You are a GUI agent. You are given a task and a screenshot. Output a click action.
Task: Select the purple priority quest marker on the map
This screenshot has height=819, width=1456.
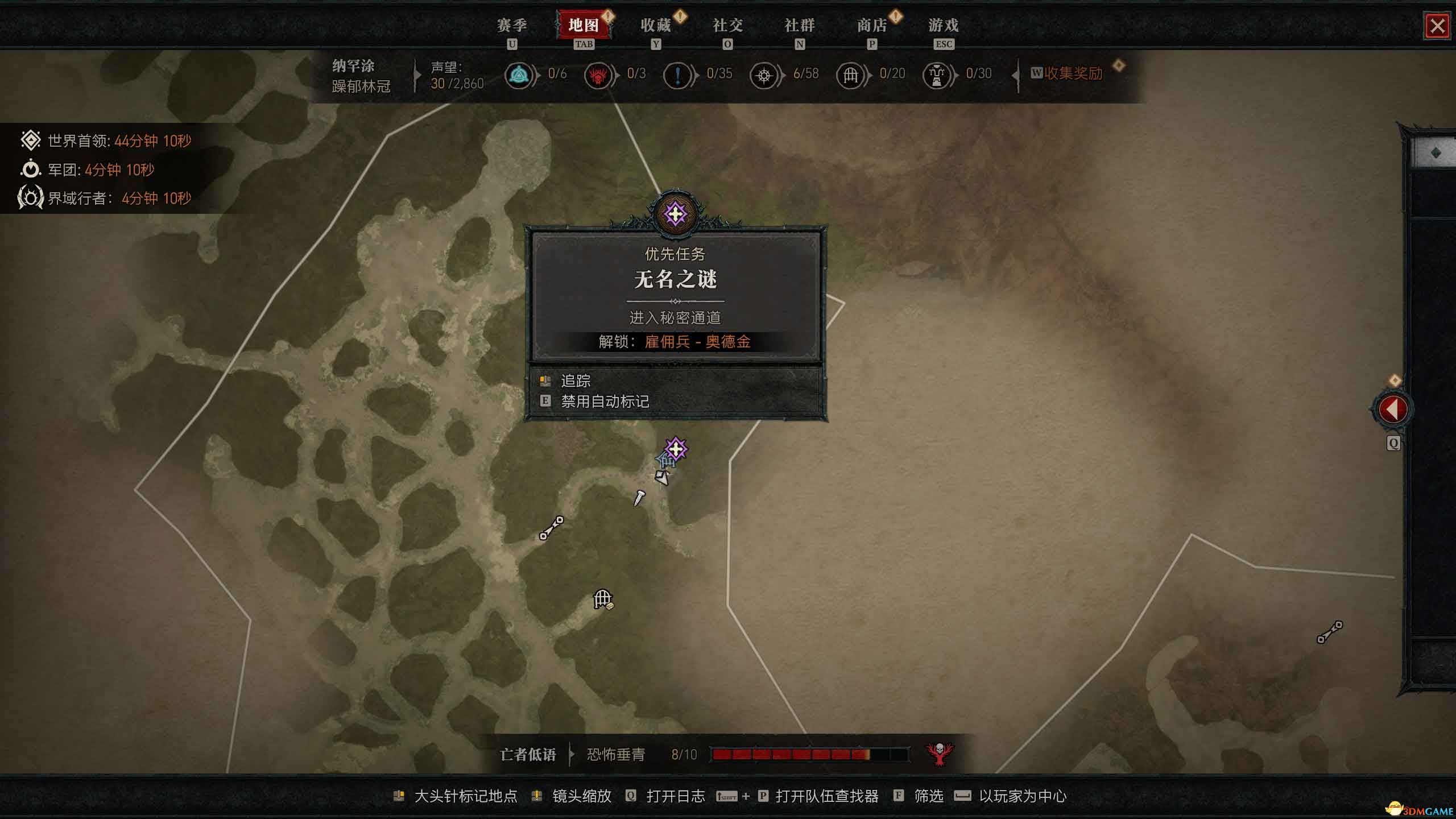click(x=675, y=449)
